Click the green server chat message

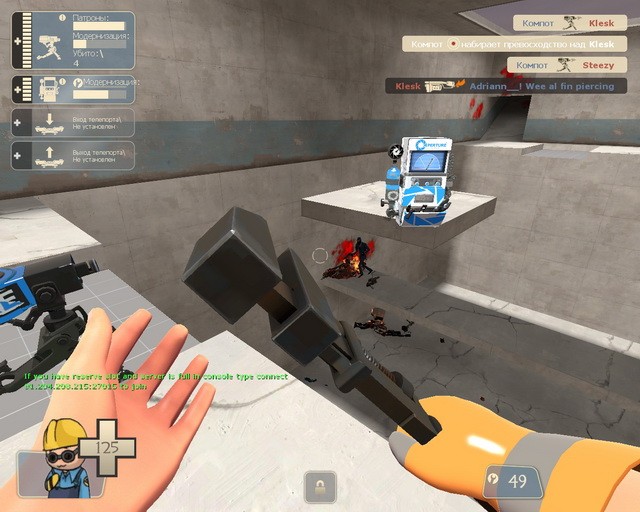(x=157, y=381)
